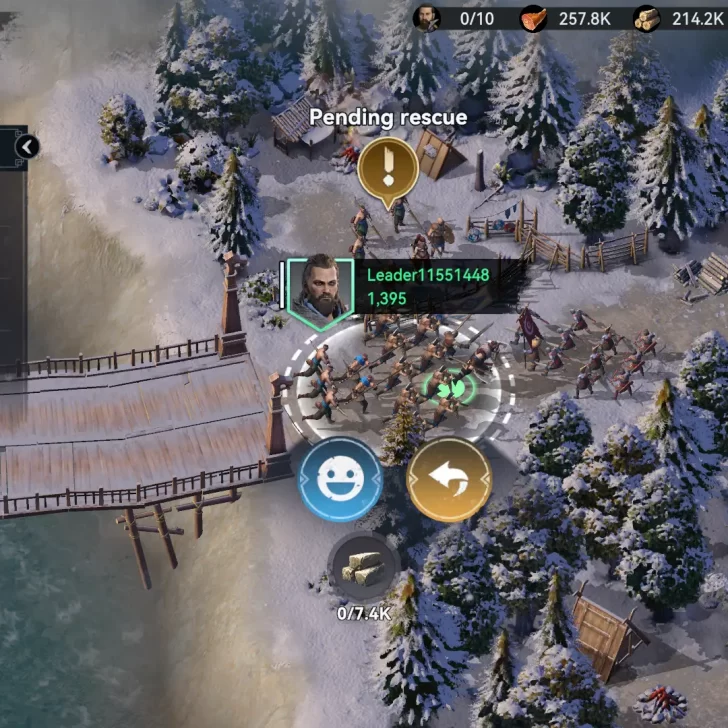Select the orange return arrow button
The height and width of the screenshot is (728, 728).
(450, 480)
